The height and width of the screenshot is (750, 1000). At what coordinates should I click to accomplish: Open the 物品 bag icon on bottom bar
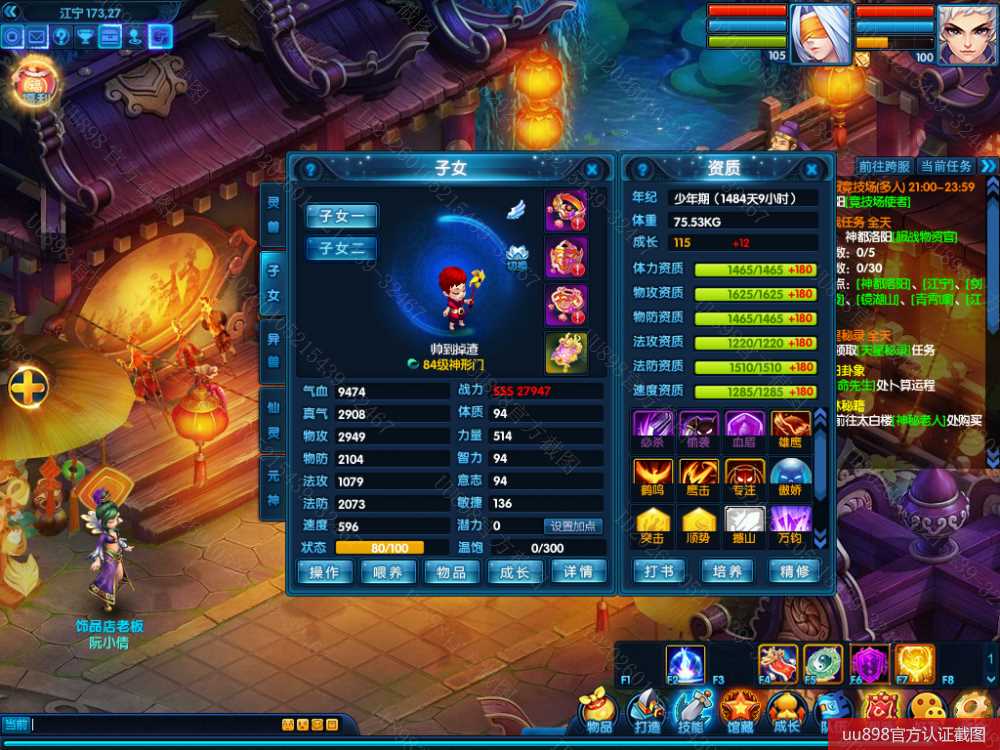pyautogui.click(x=599, y=711)
